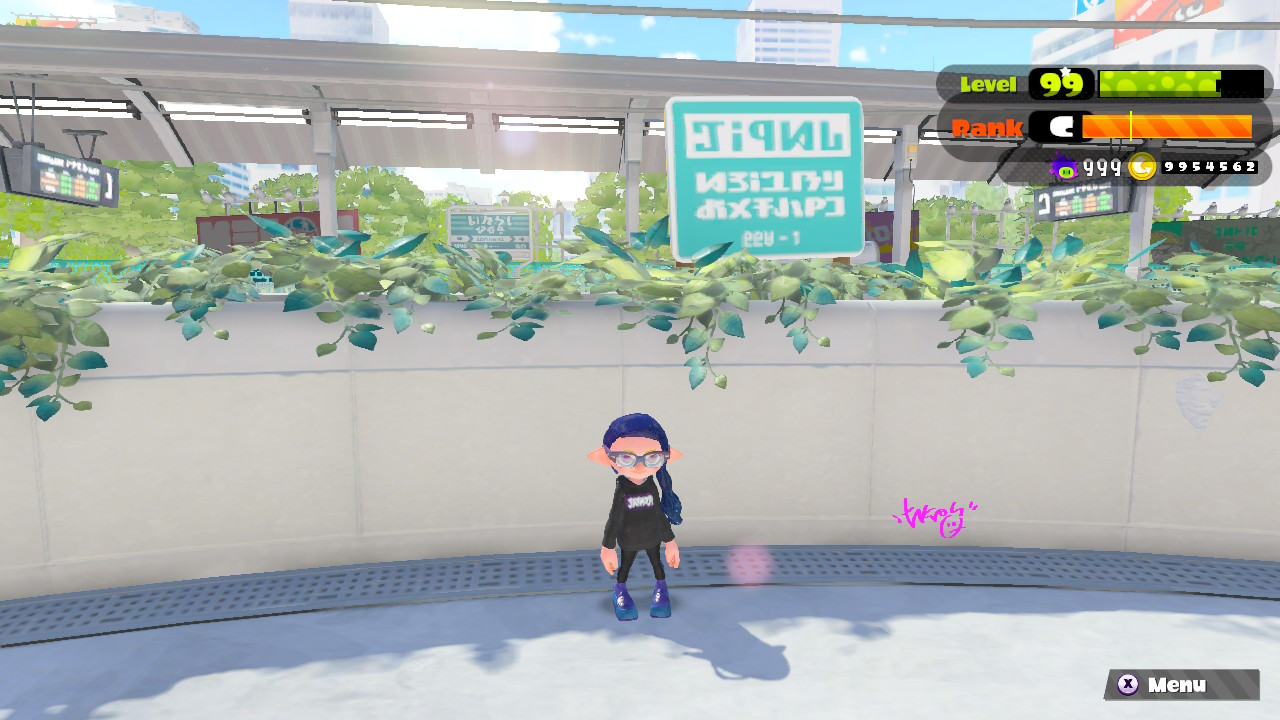This screenshot has height=720, width=1280.
Task: Toggle the Rank display badge
Action: (x=989, y=127)
